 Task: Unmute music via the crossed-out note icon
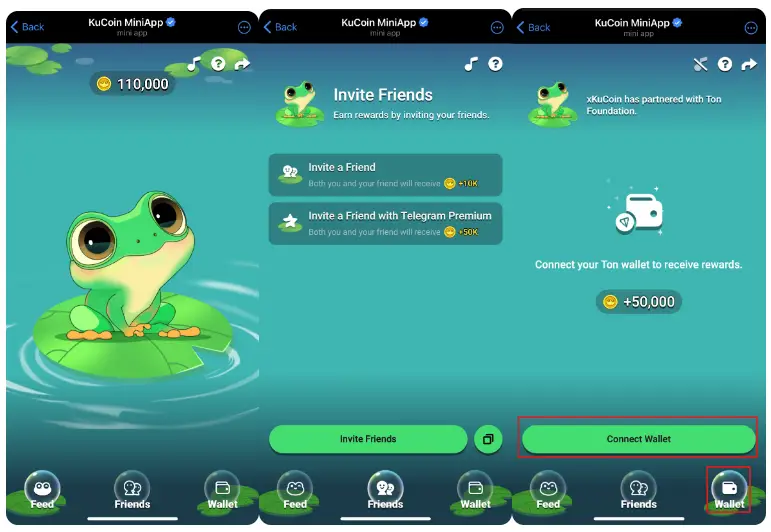tap(700, 64)
